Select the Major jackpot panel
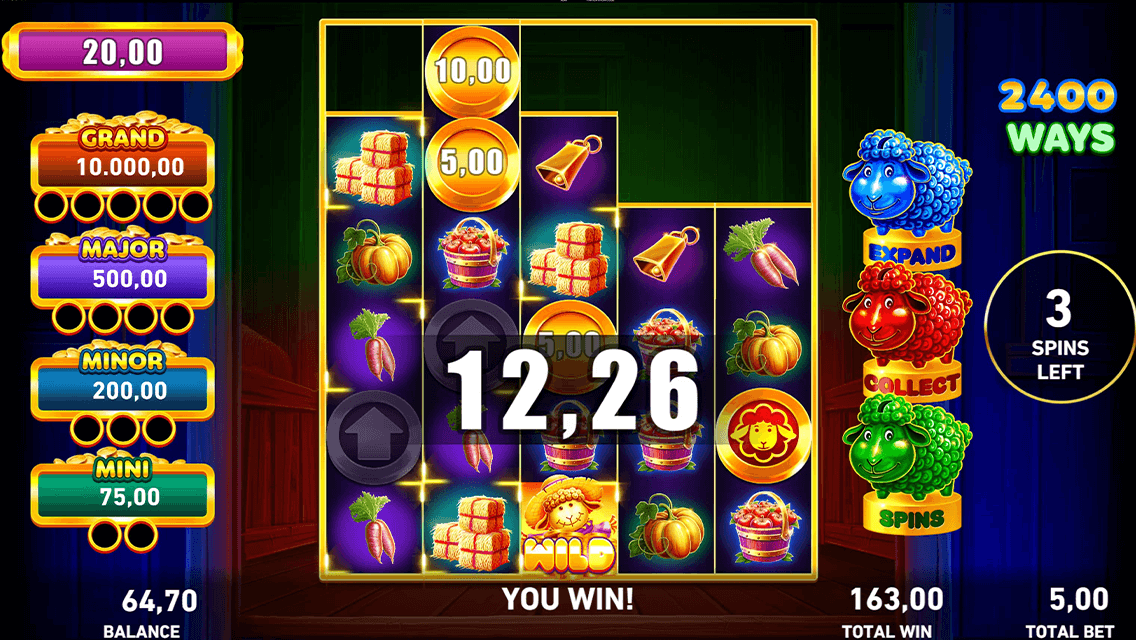The height and width of the screenshot is (640, 1136). [123, 274]
